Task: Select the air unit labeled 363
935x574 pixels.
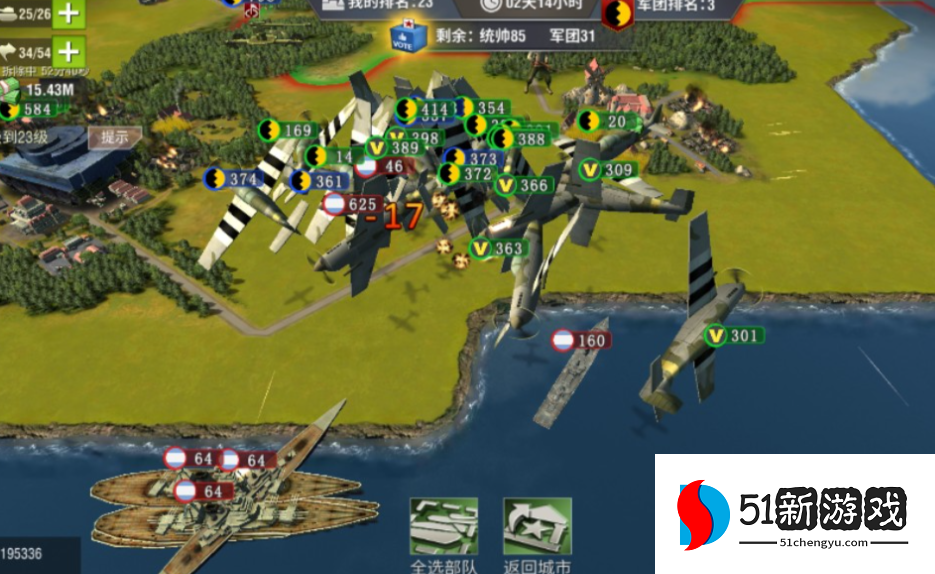Action: tap(498, 248)
